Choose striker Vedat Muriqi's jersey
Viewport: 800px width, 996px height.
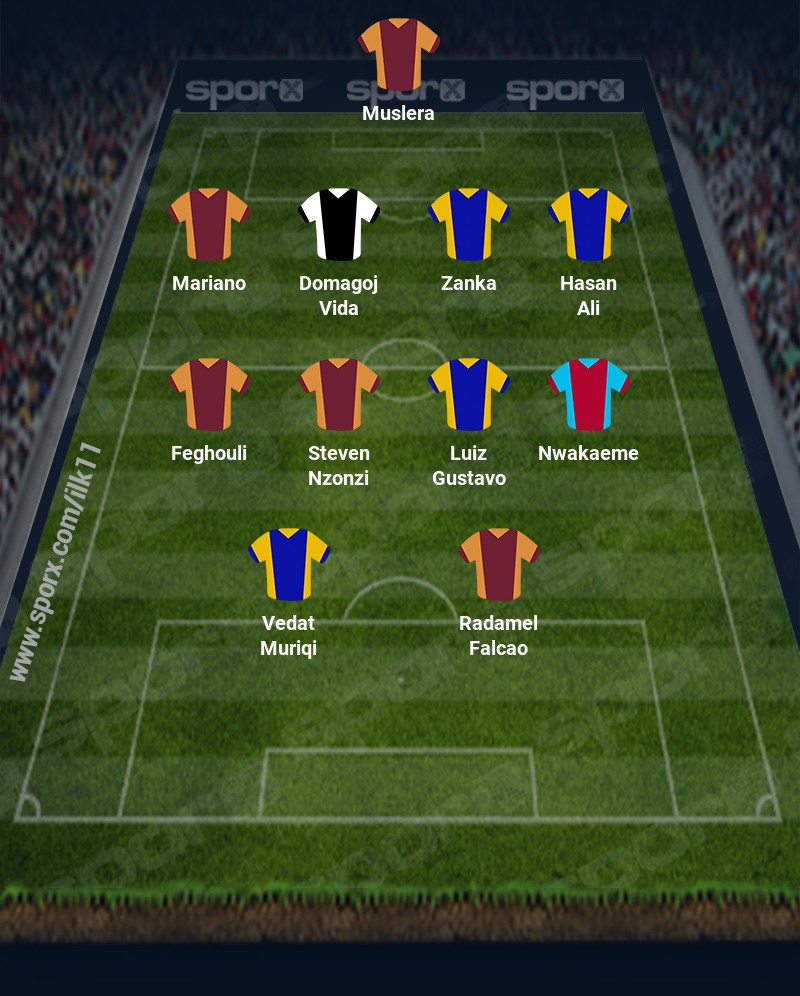pyautogui.click(x=289, y=564)
